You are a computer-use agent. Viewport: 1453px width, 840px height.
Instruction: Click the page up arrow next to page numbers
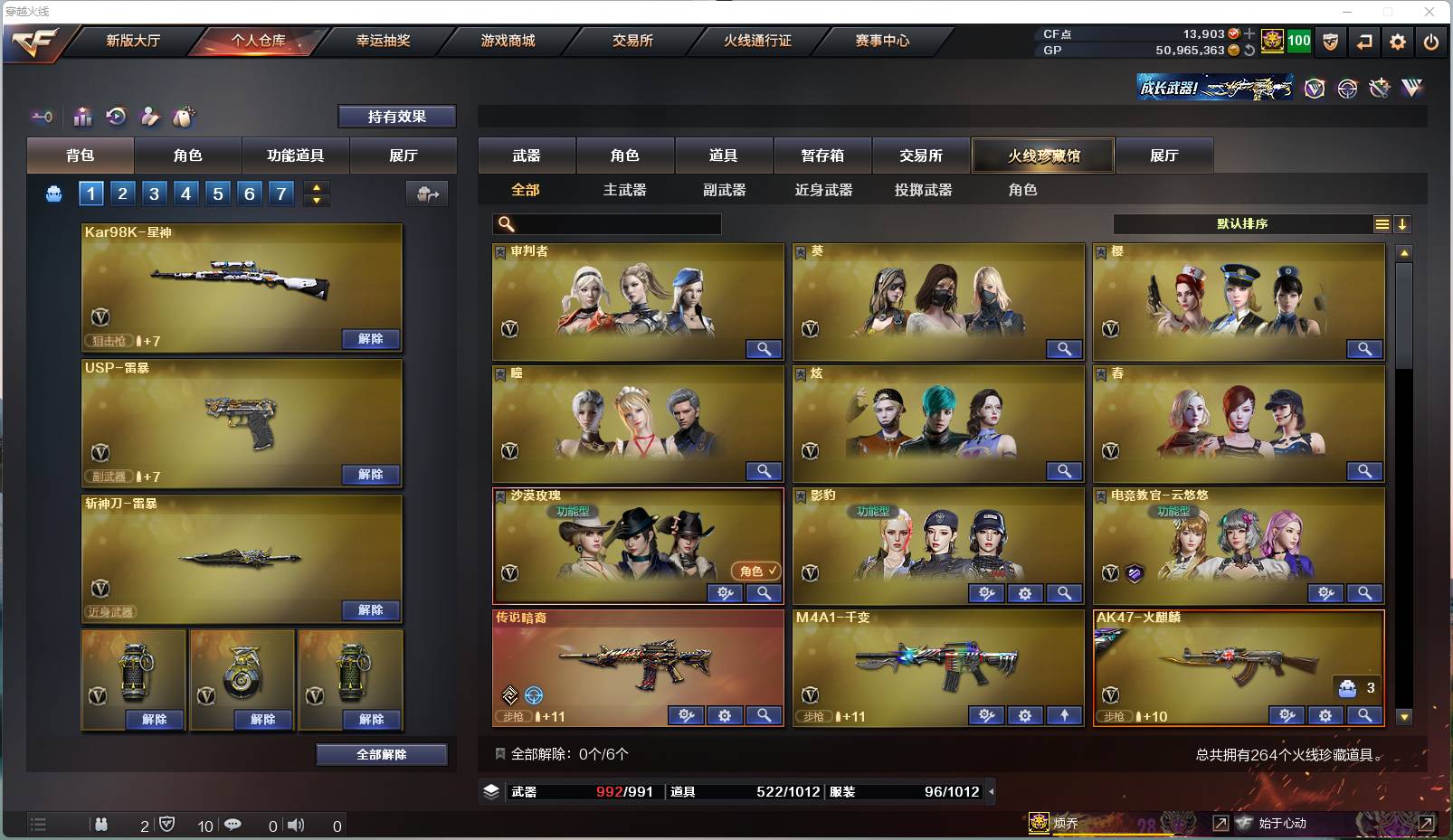[x=316, y=186]
